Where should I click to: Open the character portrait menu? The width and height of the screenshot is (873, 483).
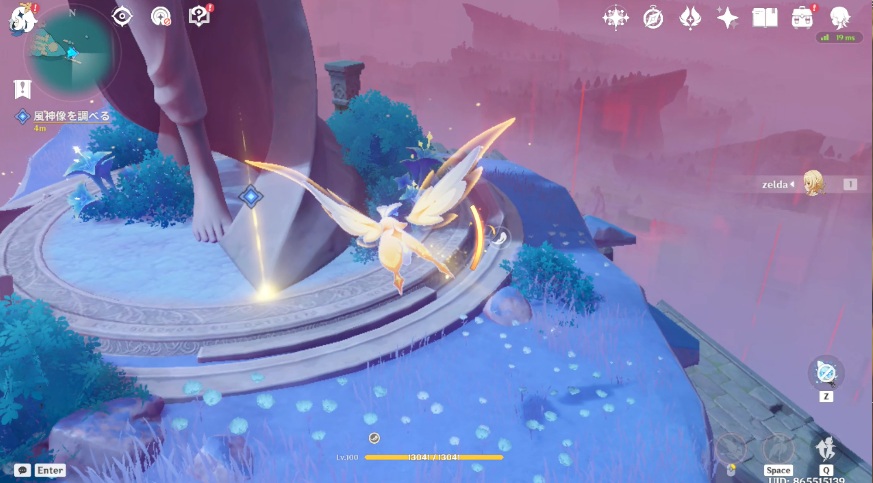tap(840, 17)
